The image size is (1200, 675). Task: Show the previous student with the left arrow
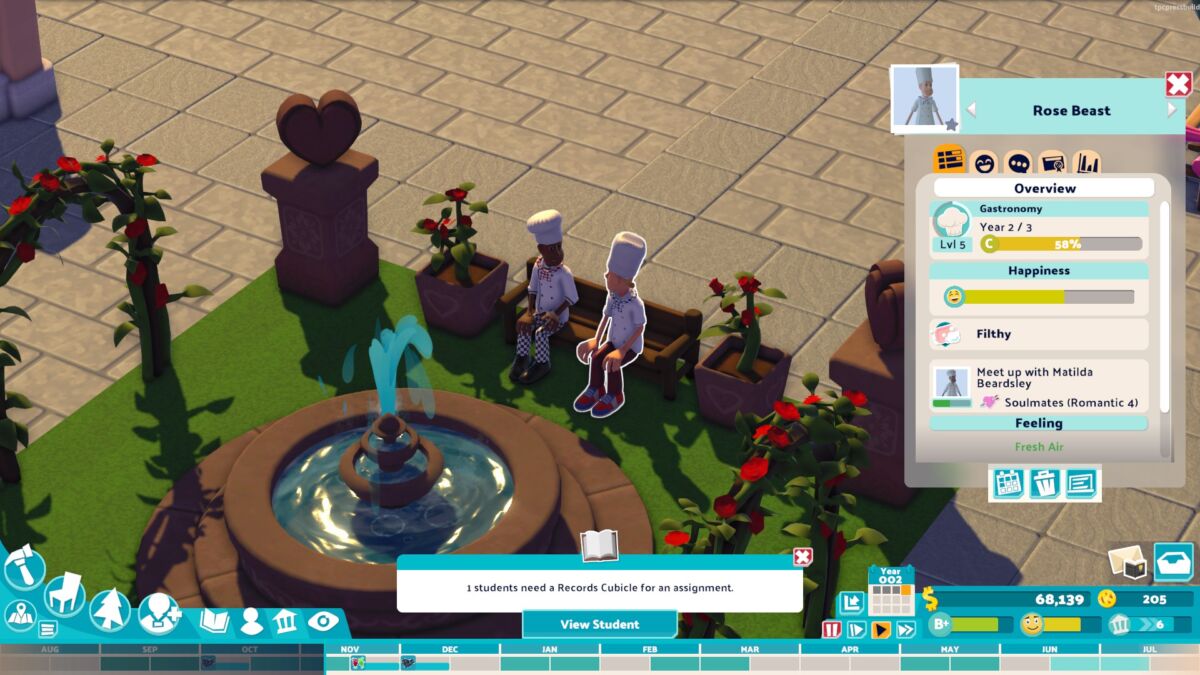coord(970,110)
